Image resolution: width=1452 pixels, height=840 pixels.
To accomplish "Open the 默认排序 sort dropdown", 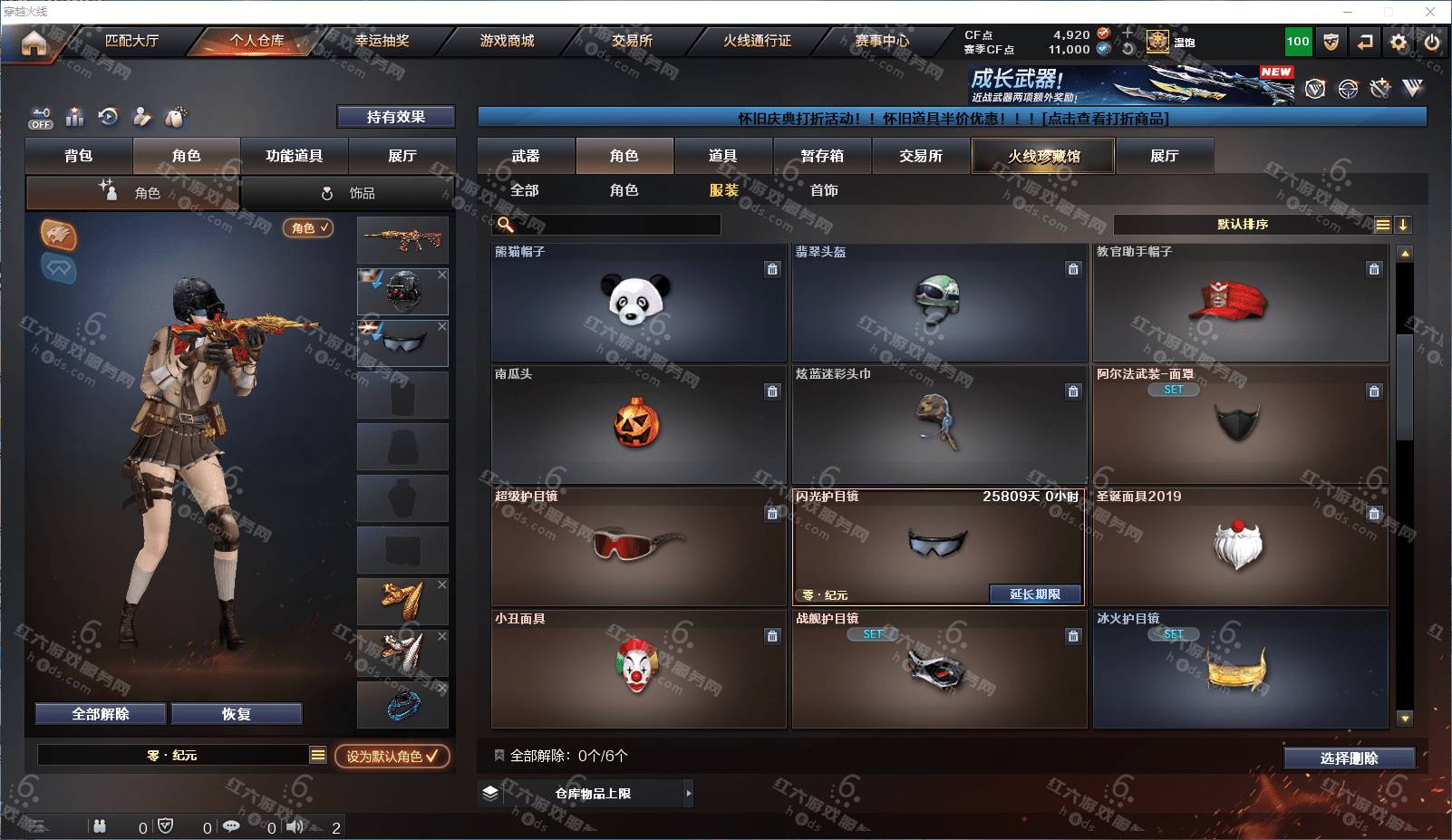I will 1243,225.
